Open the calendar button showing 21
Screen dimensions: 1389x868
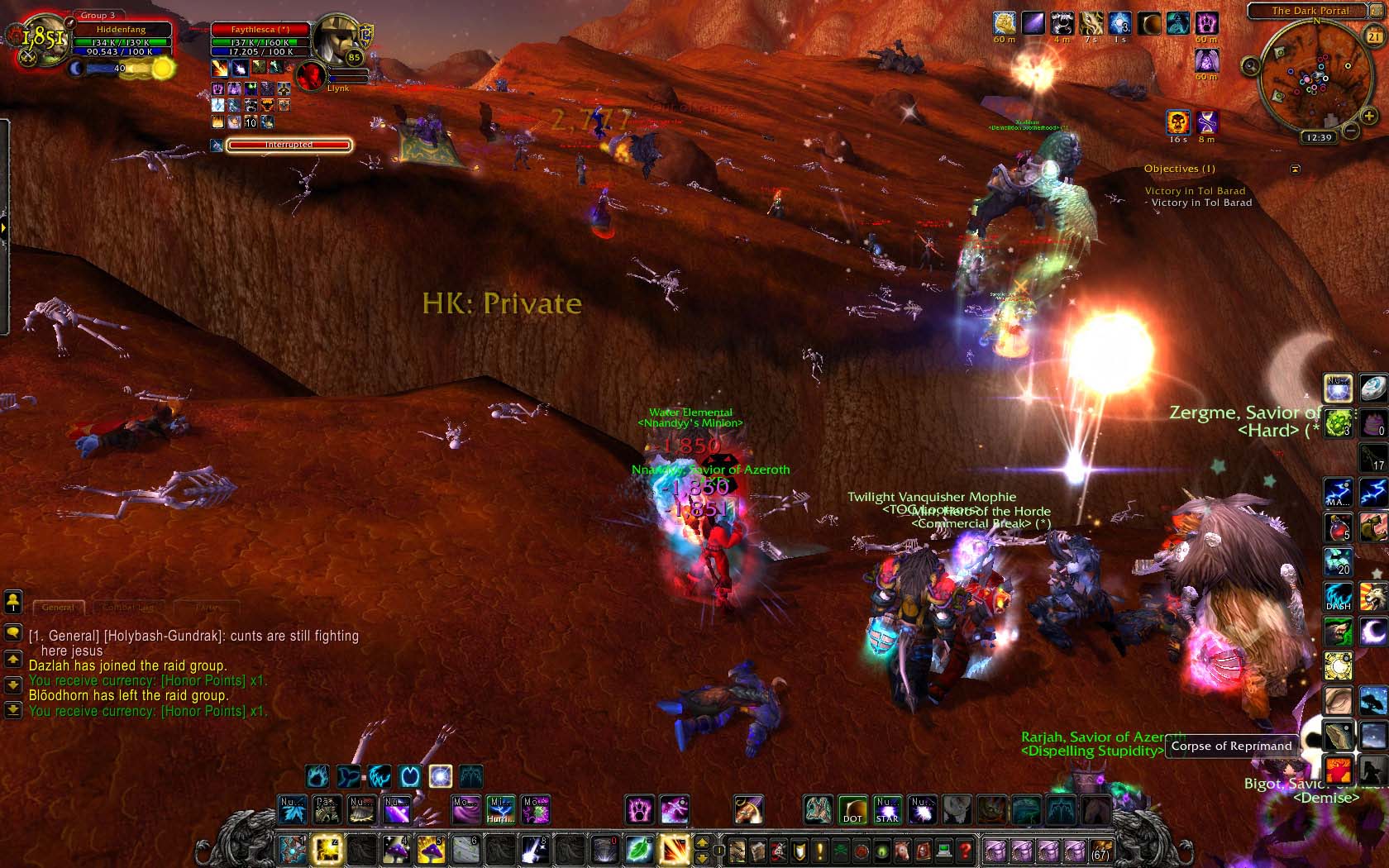point(1373,36)
